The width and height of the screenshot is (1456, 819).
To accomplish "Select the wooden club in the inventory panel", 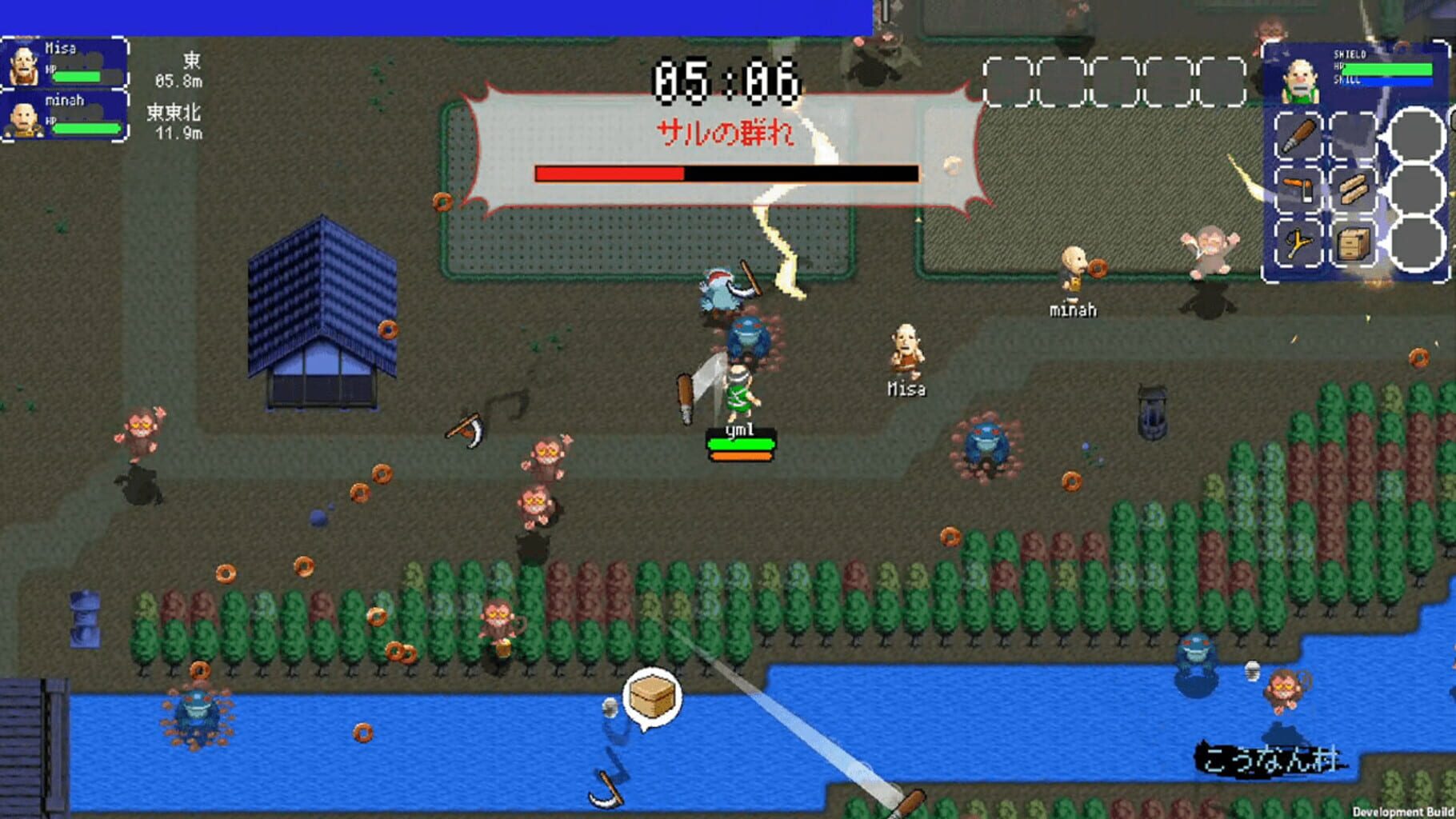I will 1299,135.
